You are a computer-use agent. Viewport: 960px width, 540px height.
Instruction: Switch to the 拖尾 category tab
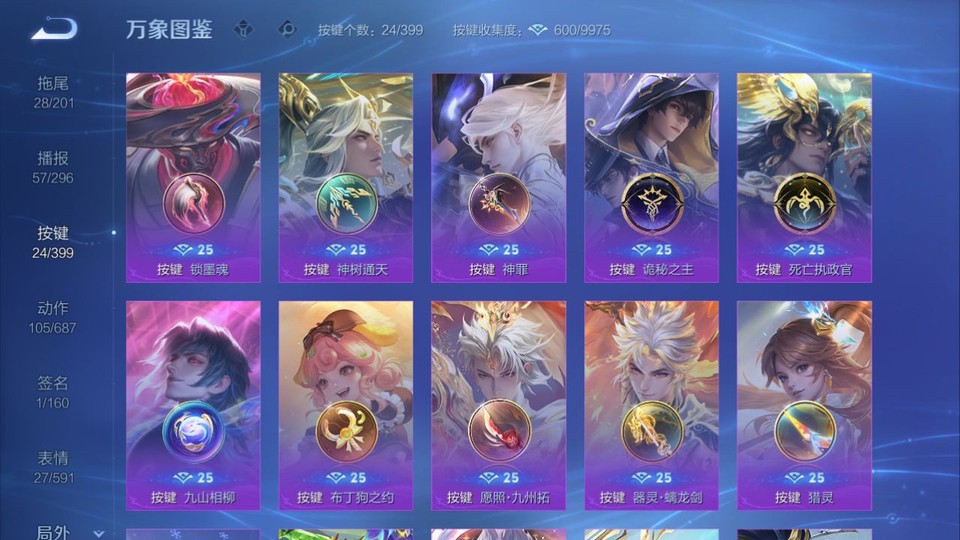[54, 92]
